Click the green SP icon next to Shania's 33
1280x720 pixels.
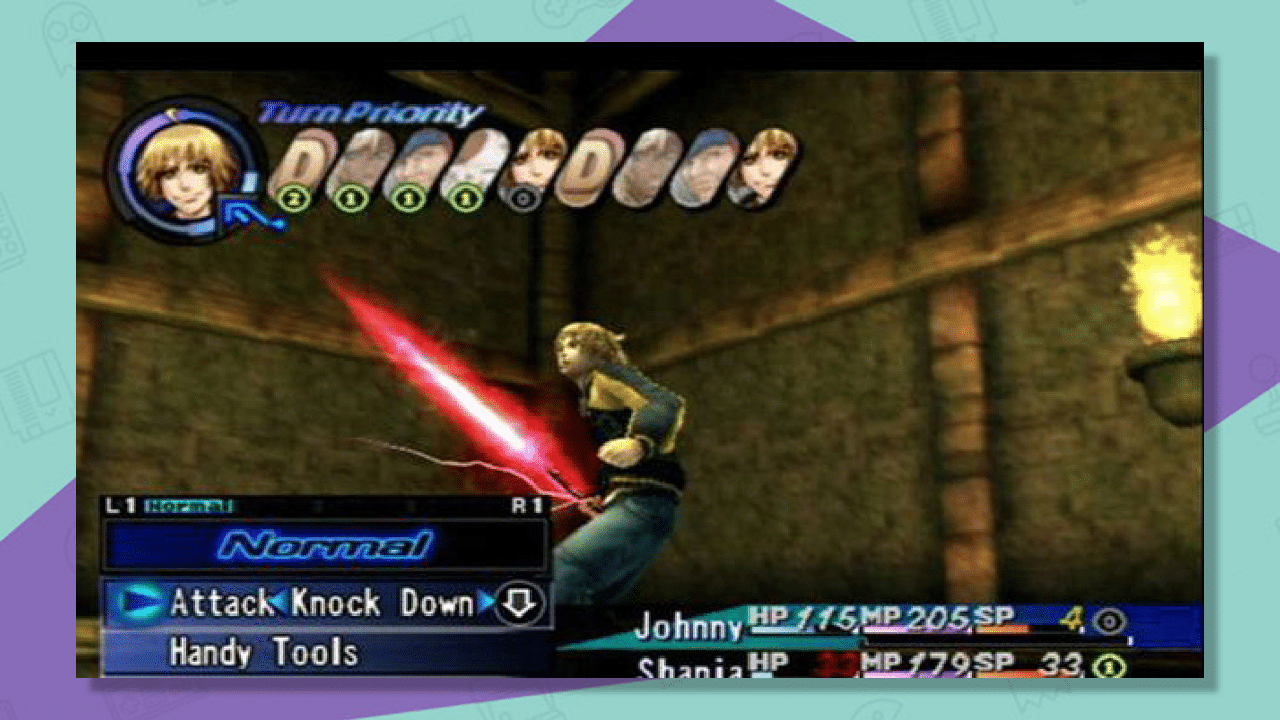pos(1108,667)
